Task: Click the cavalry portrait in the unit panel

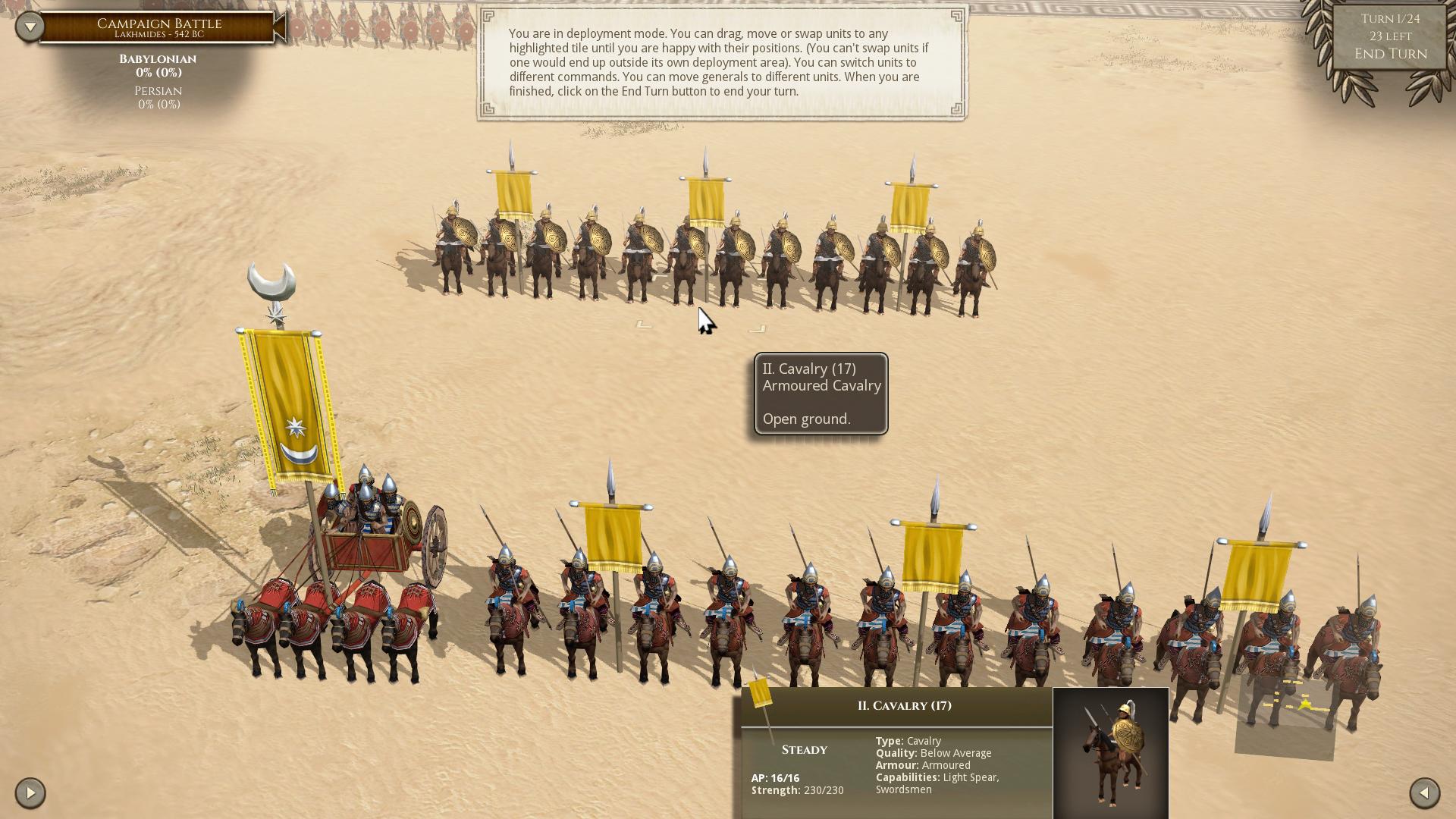Action: [1110, 752]
